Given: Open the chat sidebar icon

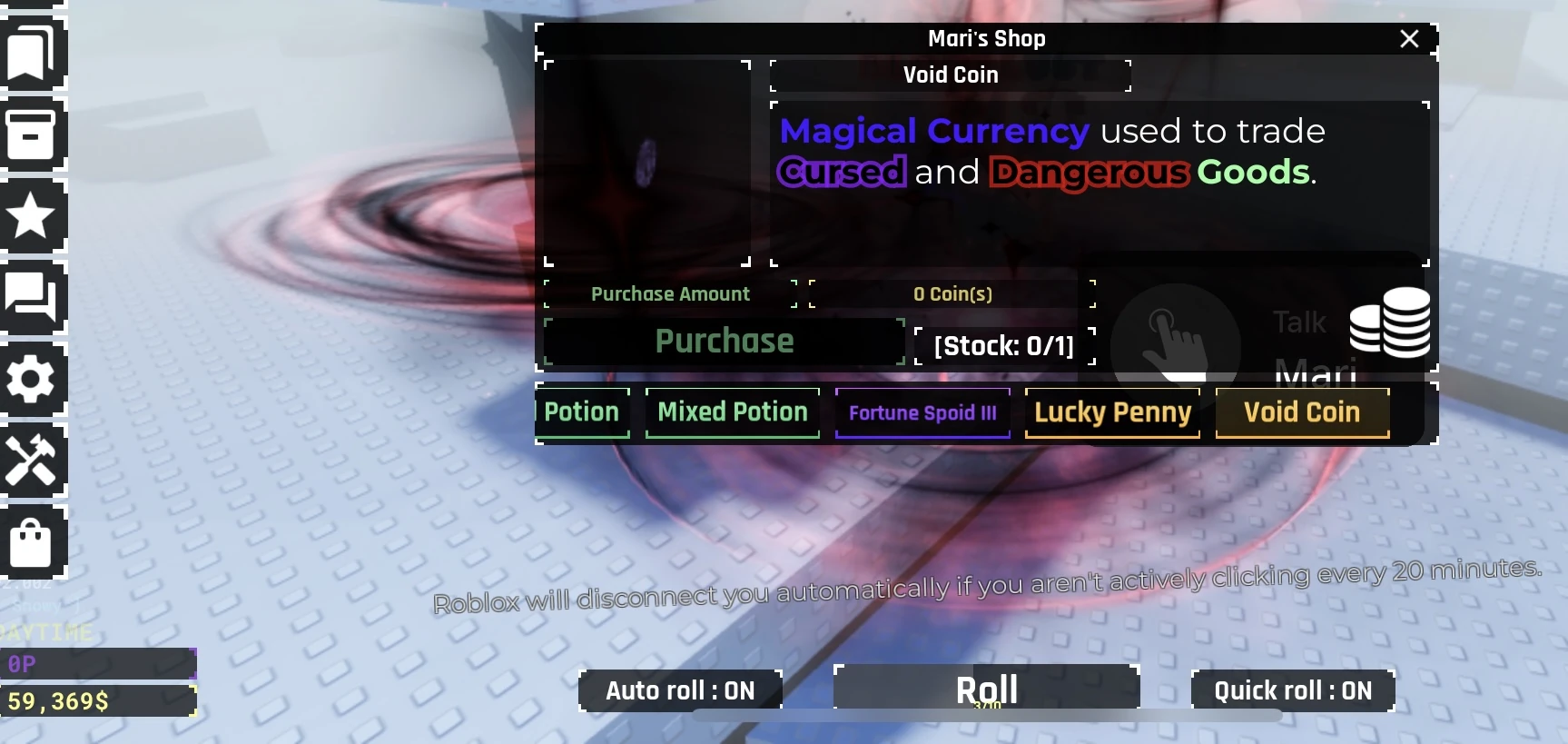Looking at the screenshot, I should pos(34,298).
